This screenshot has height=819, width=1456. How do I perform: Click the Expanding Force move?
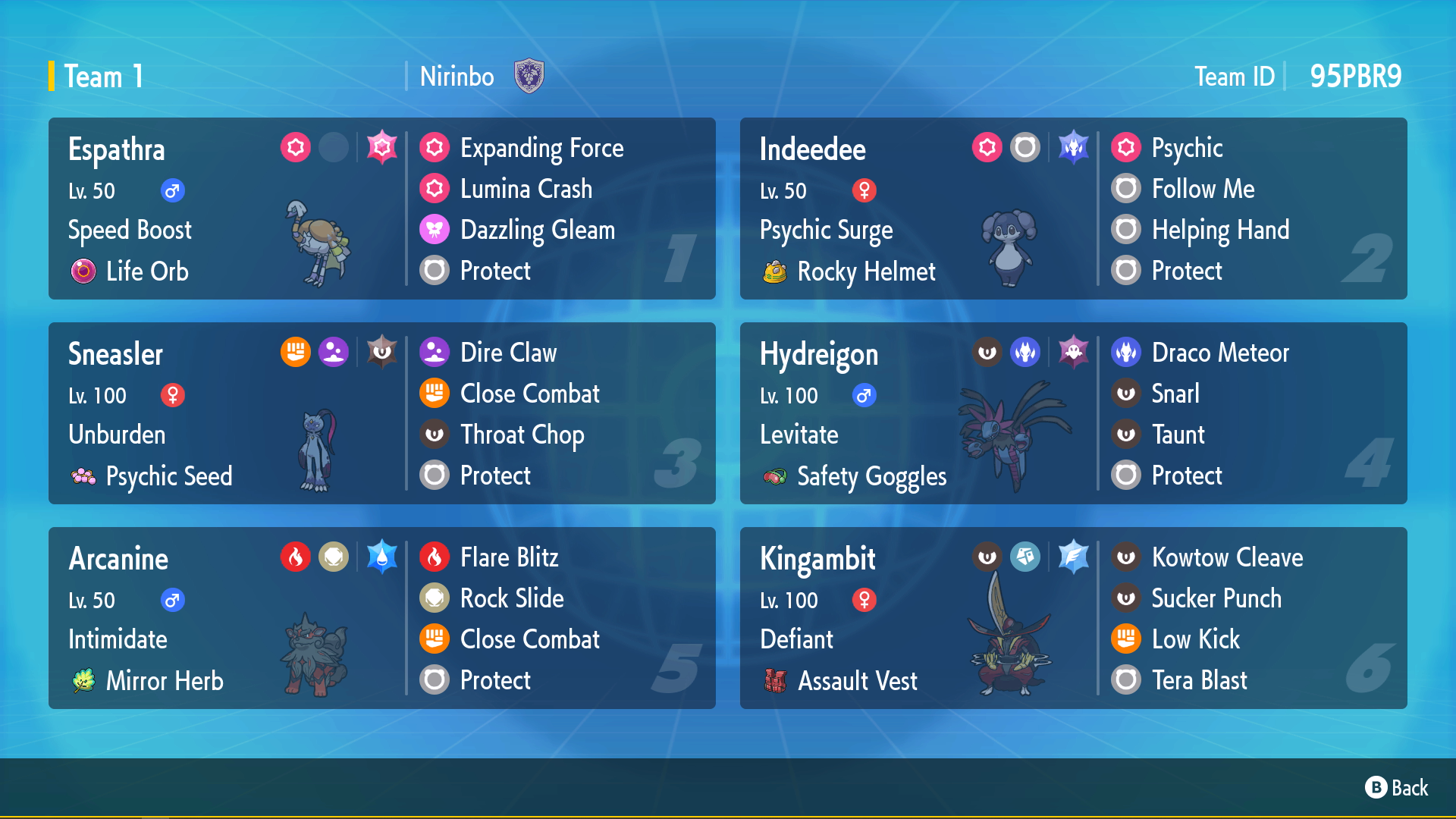coord(541,148)
